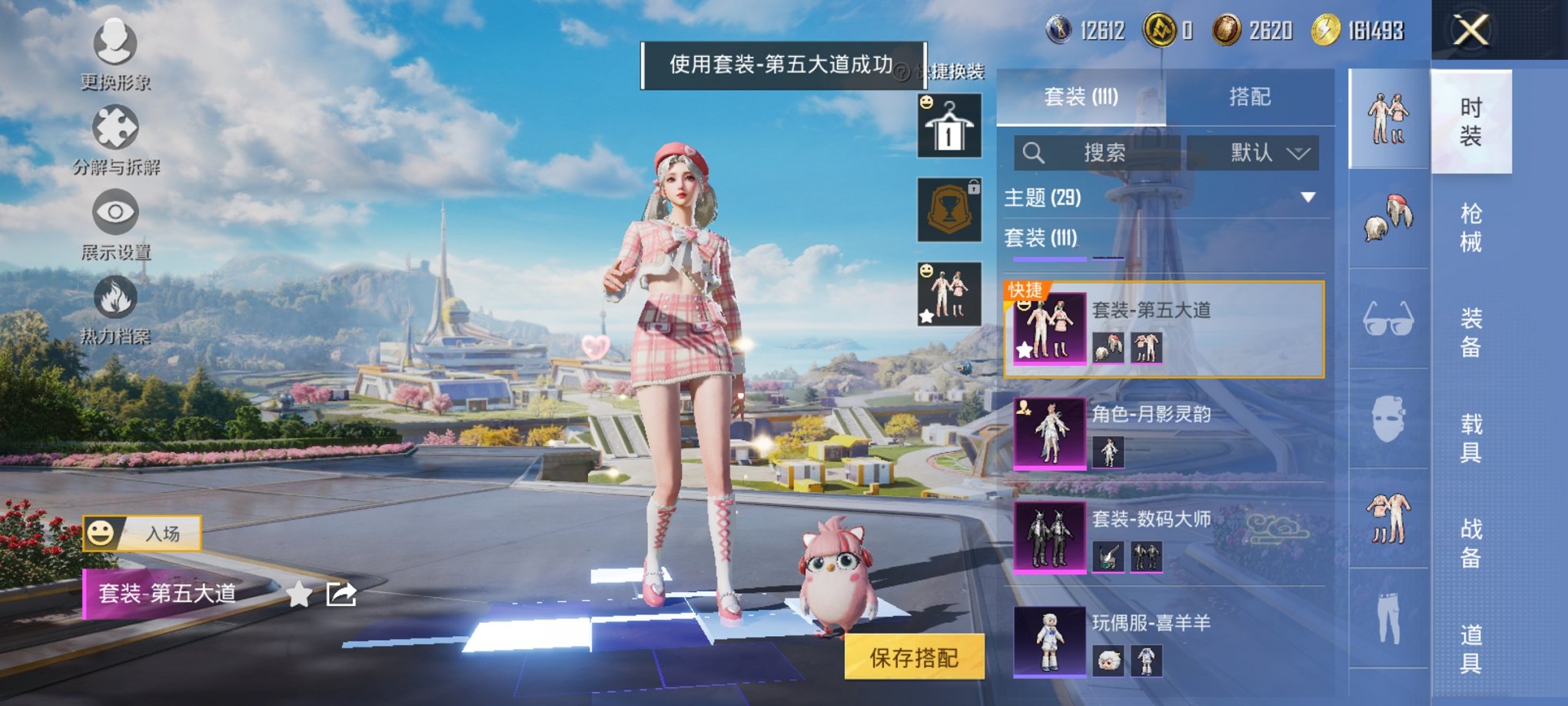
Task: Select the 套装 (111) tab
Action: coord(1081,97)
